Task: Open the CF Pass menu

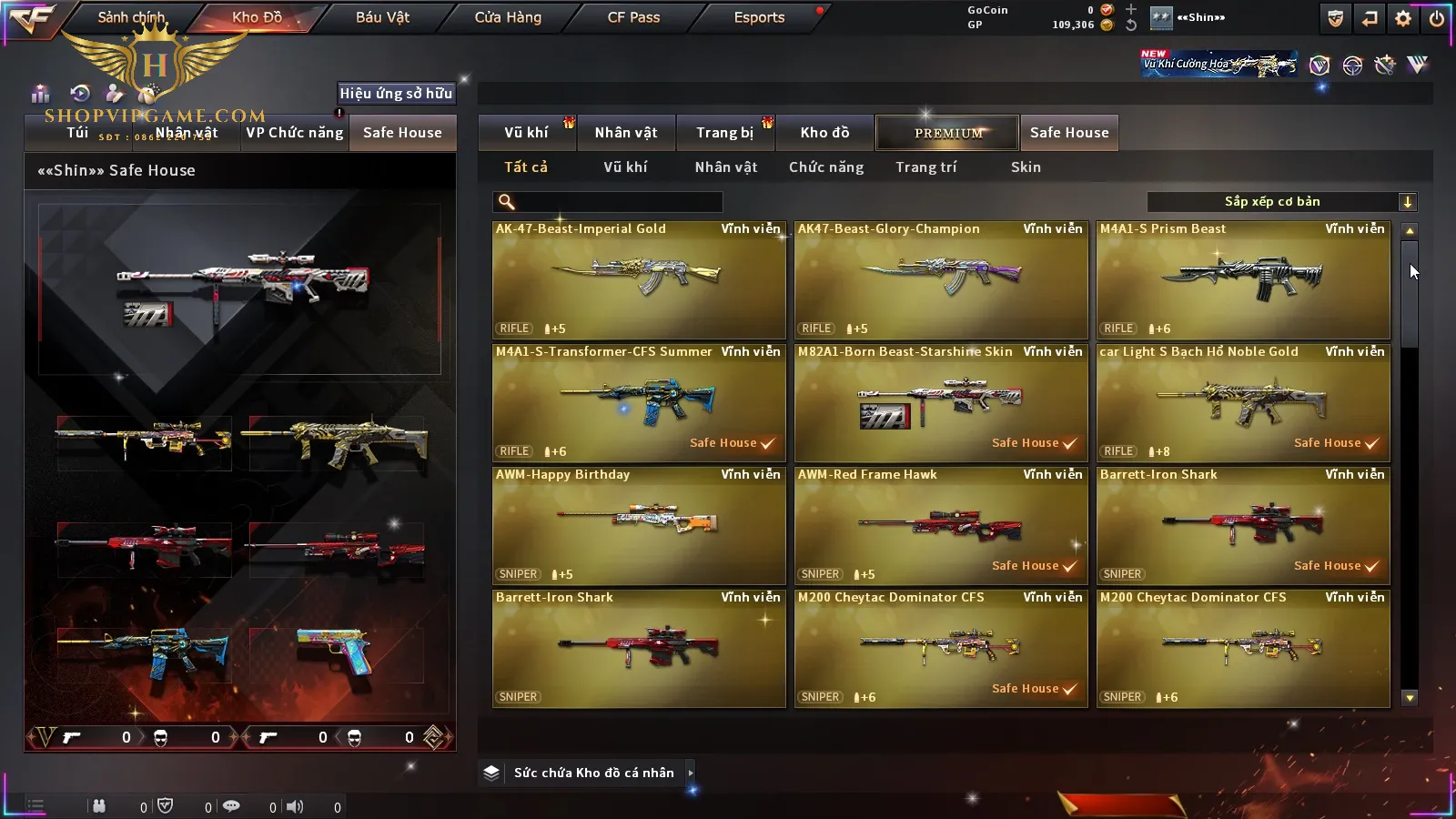Action: pyautogui.click(x=633, y=17)
